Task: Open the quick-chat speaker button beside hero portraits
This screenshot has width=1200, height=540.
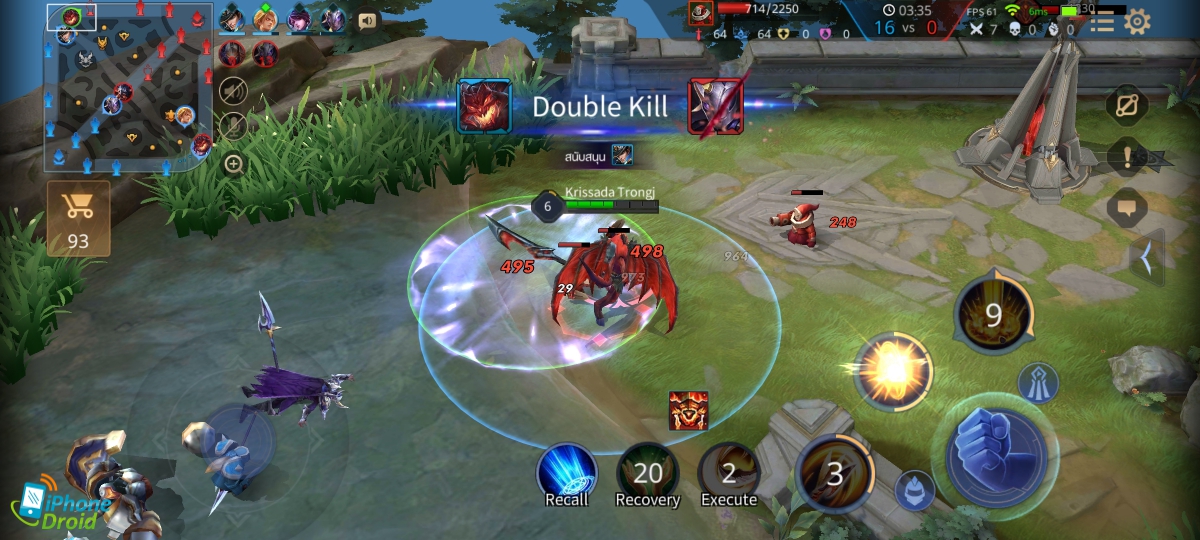Action: tap(367, 20)
